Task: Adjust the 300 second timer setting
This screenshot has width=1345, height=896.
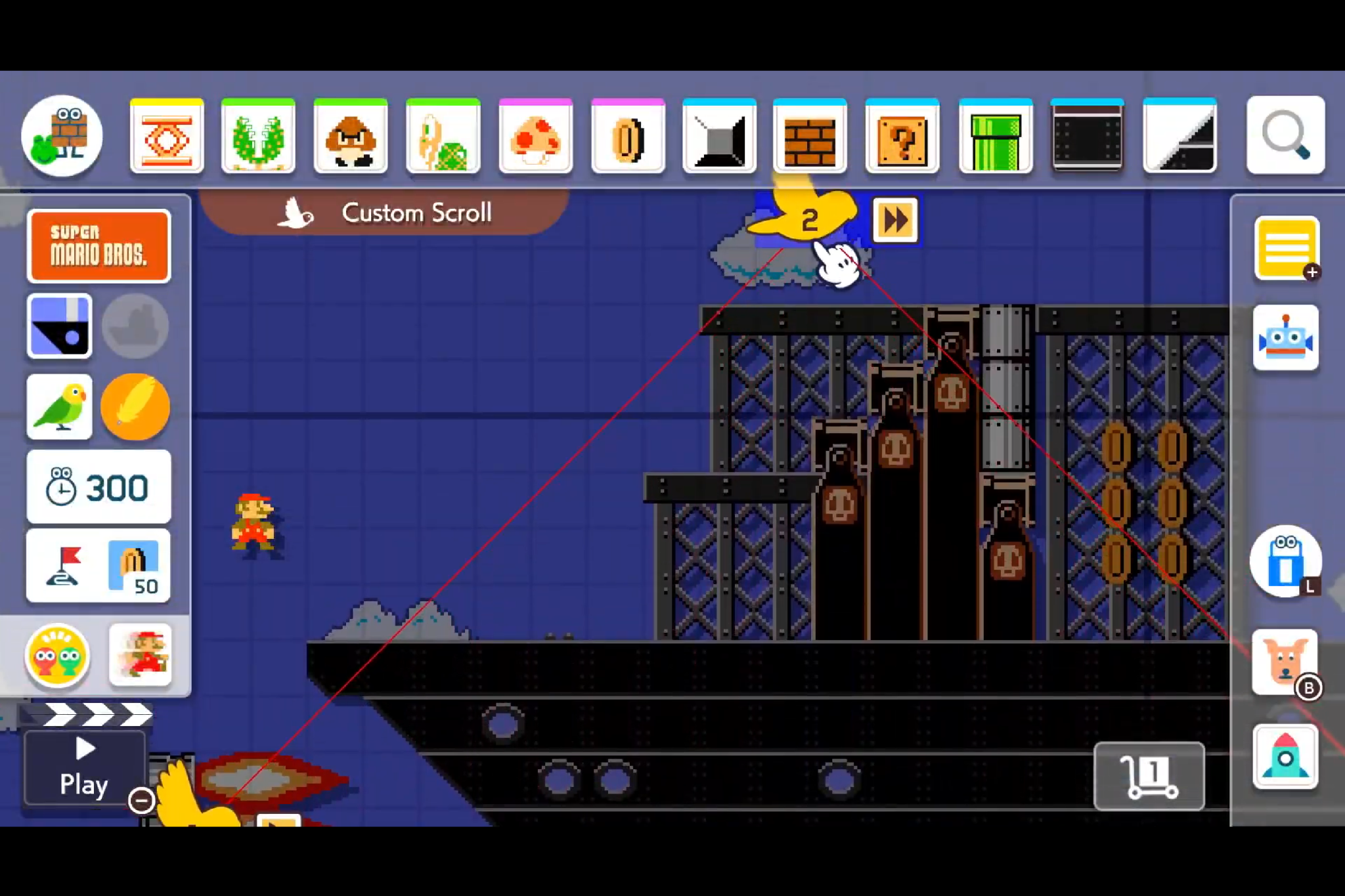Action: pyautogui.click(x=99, y=486)
